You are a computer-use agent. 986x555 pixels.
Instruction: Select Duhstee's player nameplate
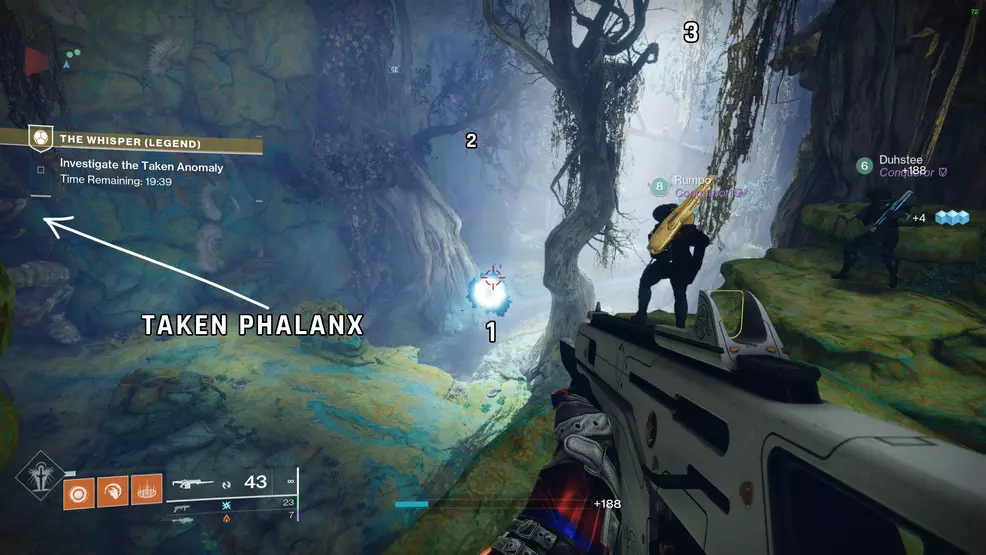point(899,165)
